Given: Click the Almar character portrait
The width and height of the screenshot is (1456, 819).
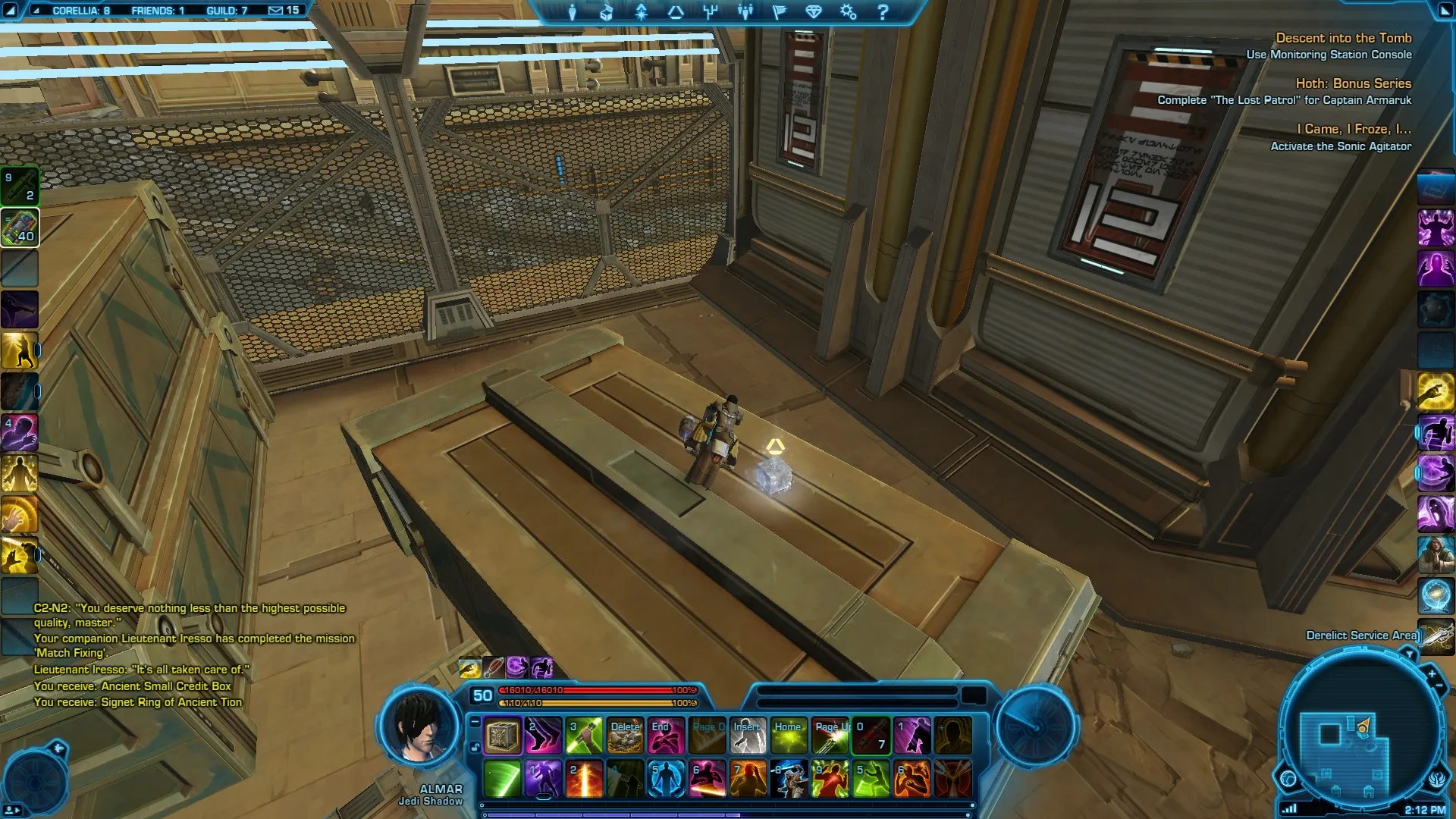Looking at the screenshot, I should [419, 728].
